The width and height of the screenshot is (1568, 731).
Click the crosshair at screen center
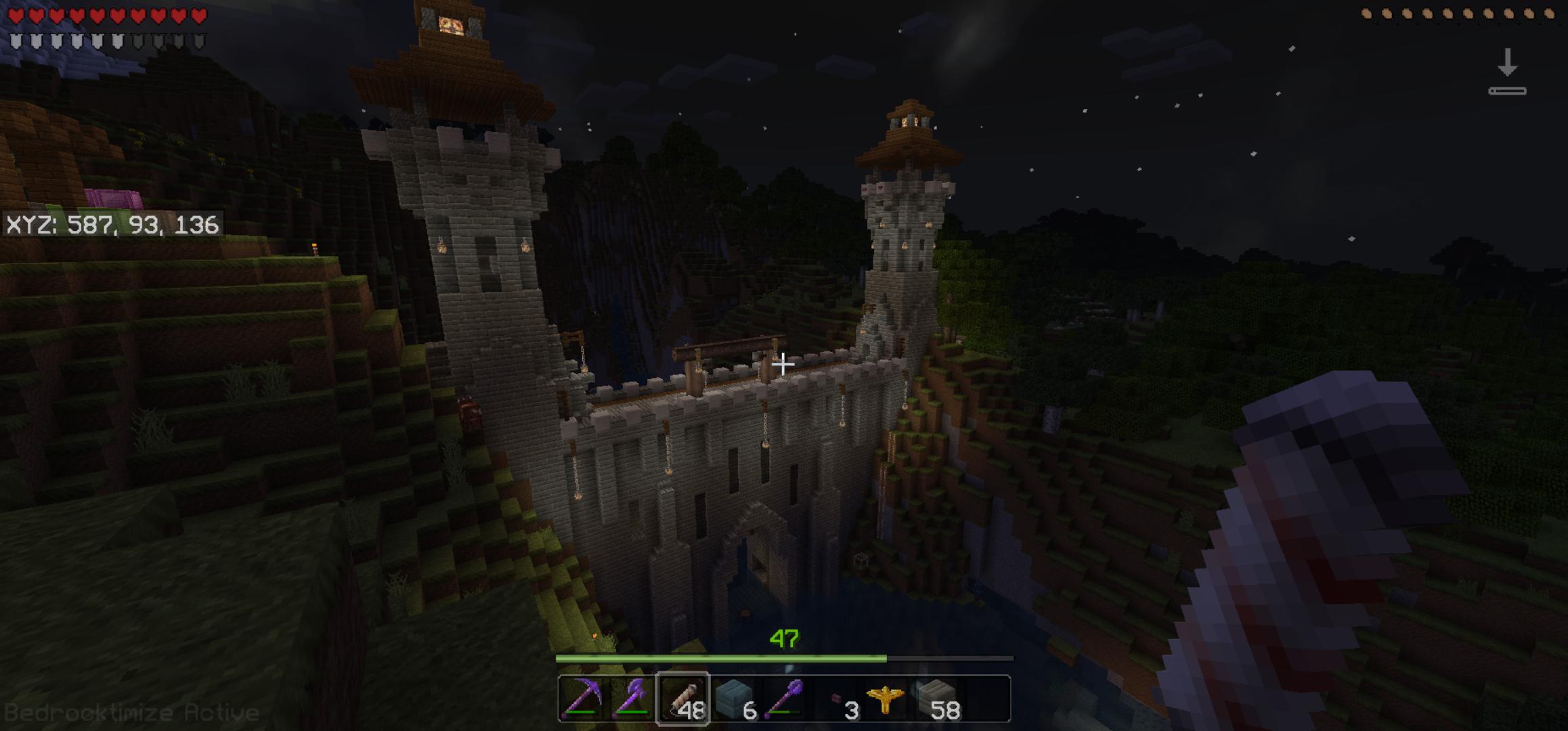point(784,365)
